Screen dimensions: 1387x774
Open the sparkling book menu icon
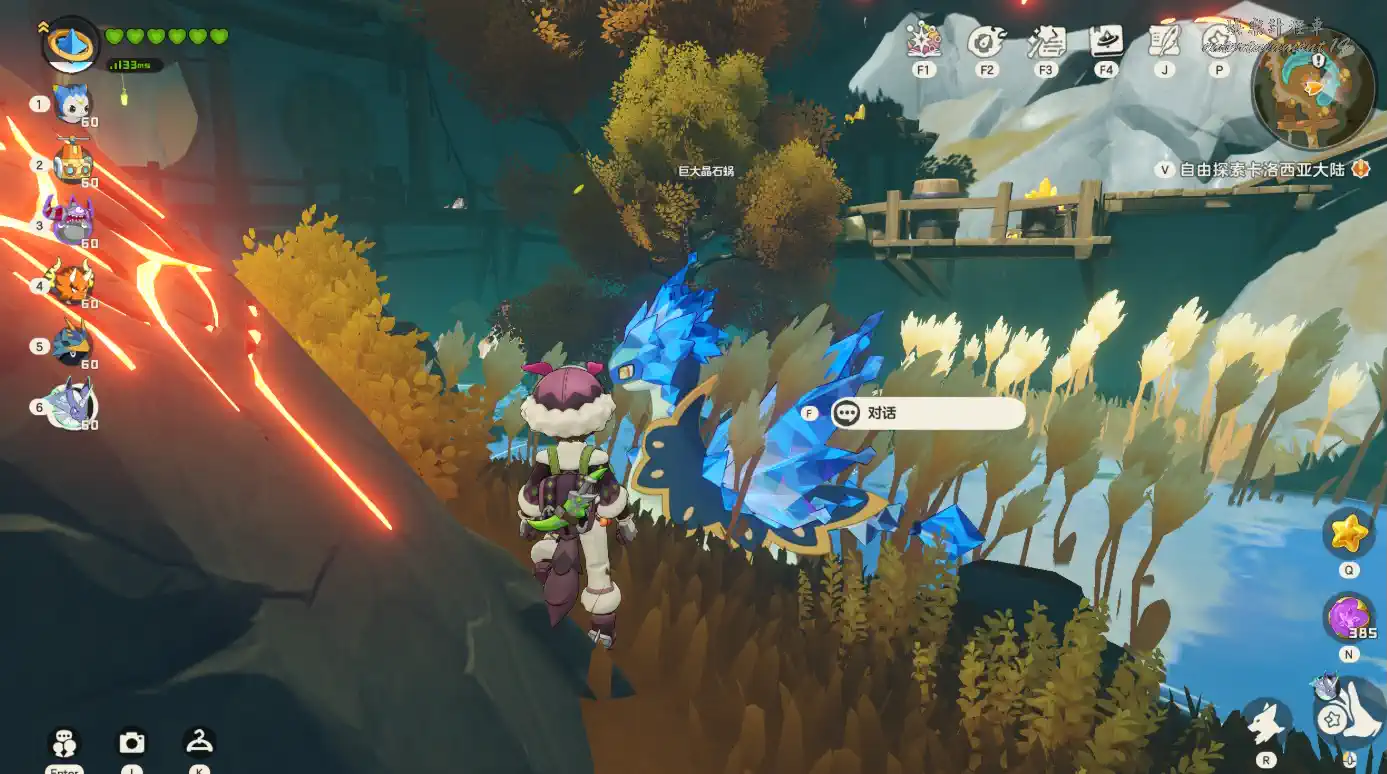tap(923, 42)
